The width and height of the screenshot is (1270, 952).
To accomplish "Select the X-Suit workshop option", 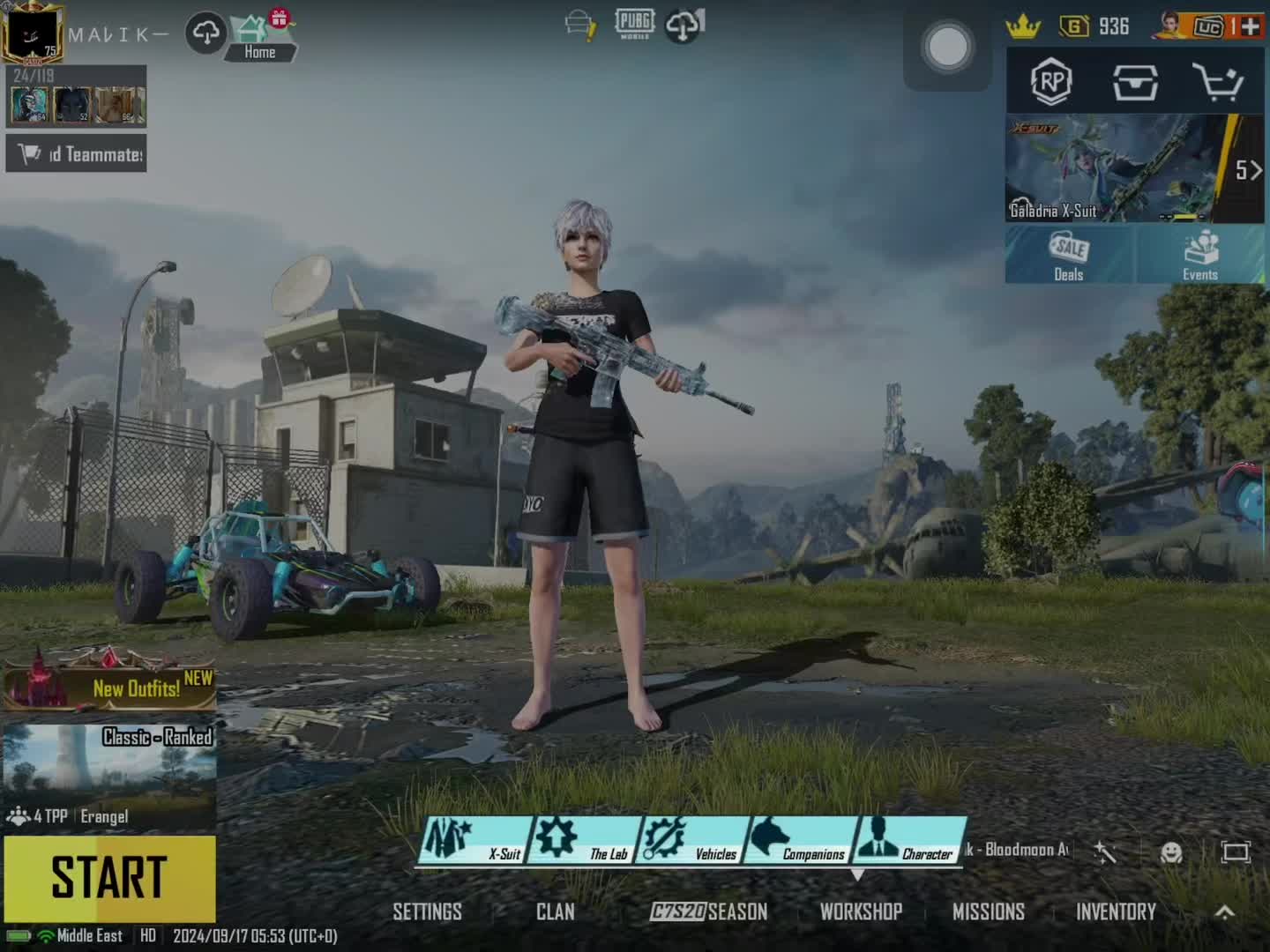I will [474, 840].
